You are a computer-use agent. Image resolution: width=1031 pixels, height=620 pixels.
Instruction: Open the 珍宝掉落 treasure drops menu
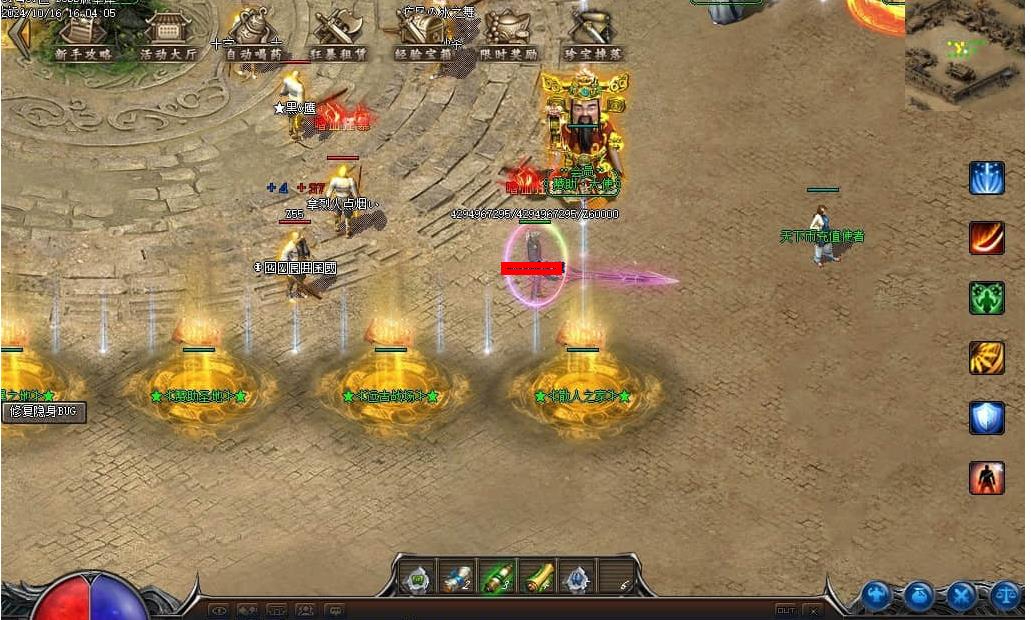point(593,37)
